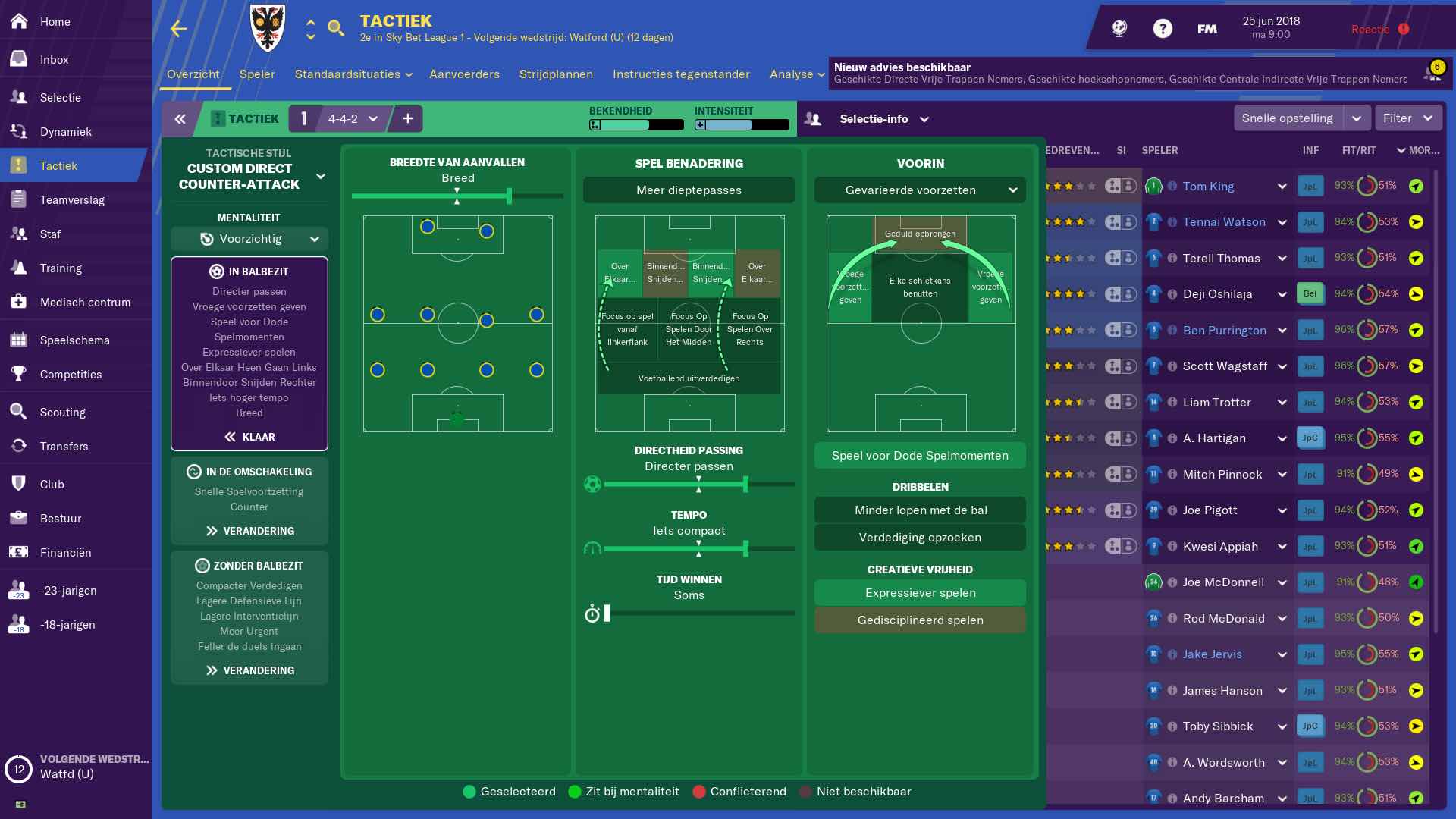Open the Filter dropdown
1456x819 pixels.
(x=1407, y=118)
